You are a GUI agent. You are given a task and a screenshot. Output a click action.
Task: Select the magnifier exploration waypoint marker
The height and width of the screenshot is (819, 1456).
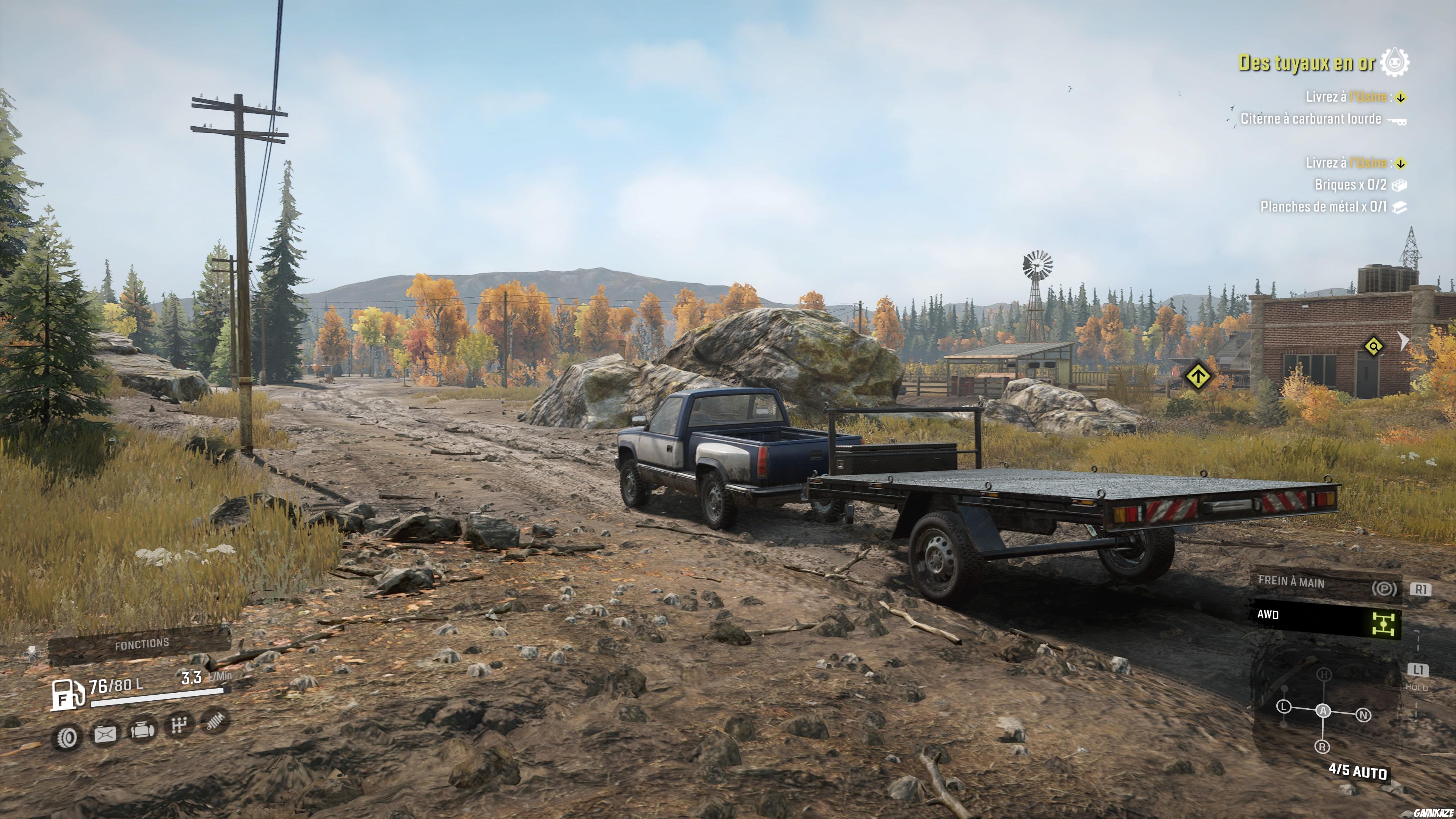[1373, 346]
